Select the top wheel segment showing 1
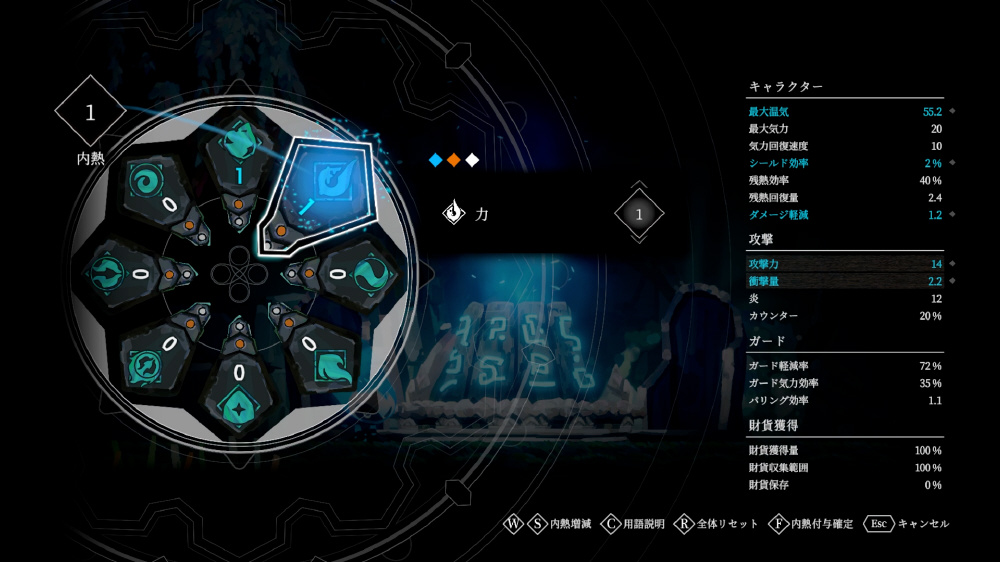The image size is (1000, 562). [239, 150]
